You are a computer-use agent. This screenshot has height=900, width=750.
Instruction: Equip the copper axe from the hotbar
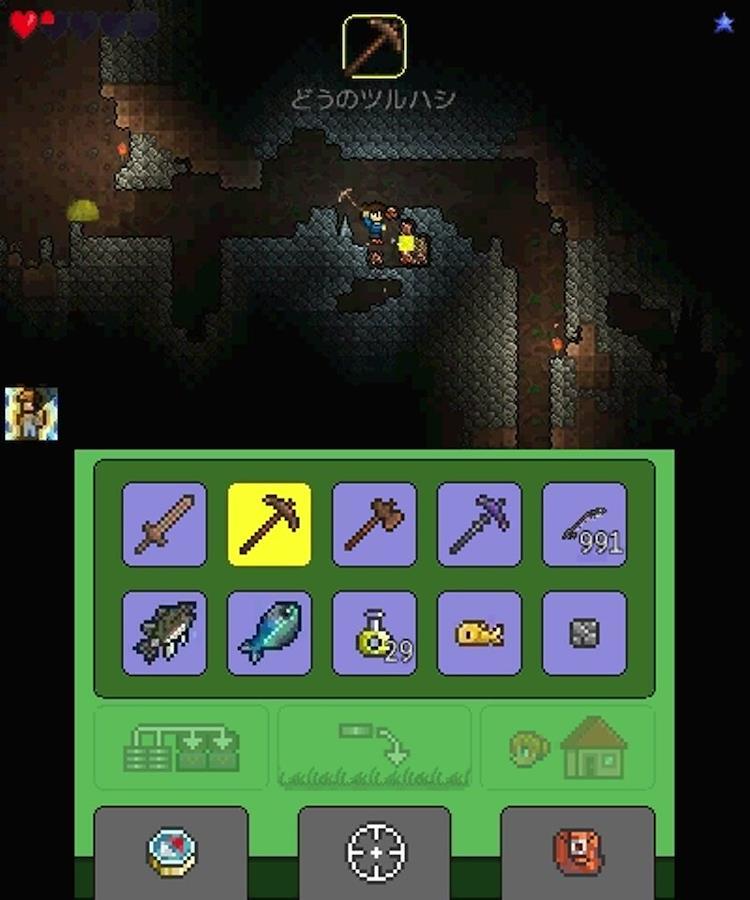point(374,524)
